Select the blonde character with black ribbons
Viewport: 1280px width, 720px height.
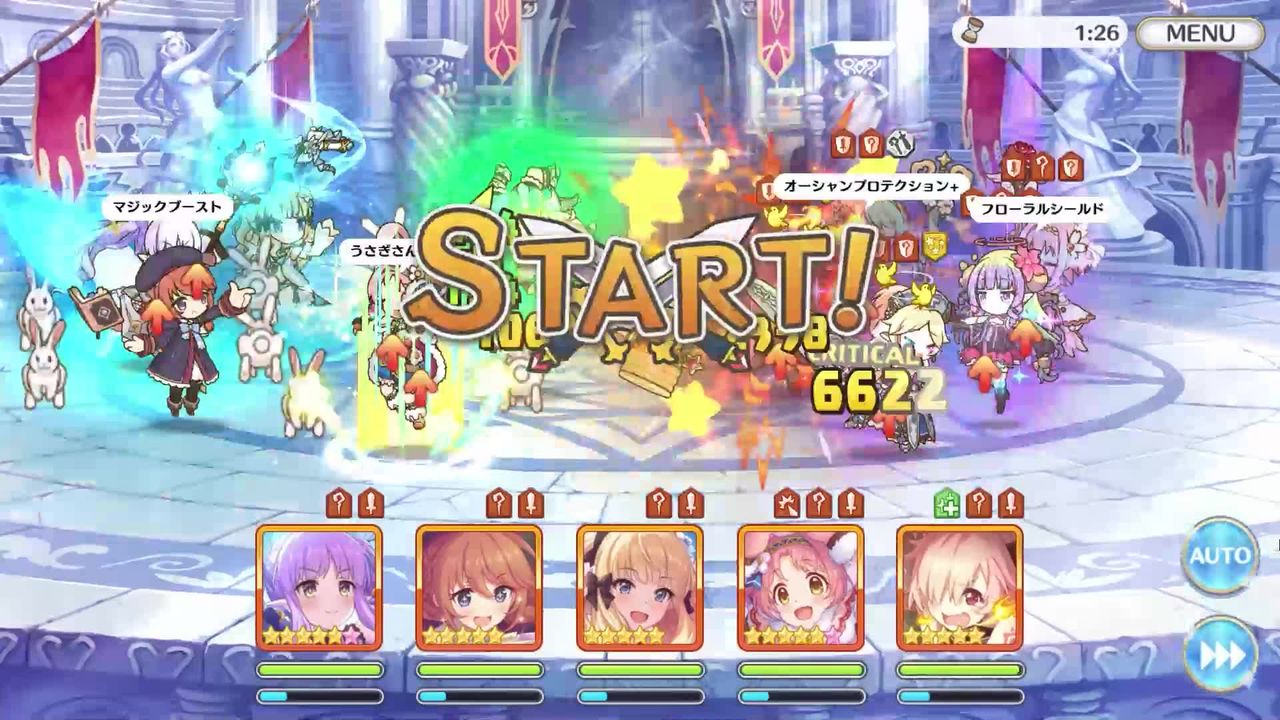coord(640,587)
